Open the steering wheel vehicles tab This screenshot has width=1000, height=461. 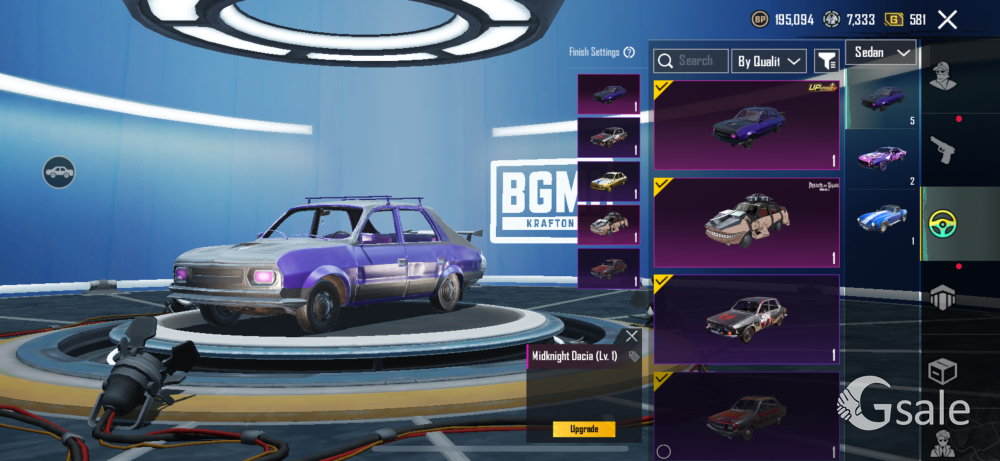coord(940,225)
